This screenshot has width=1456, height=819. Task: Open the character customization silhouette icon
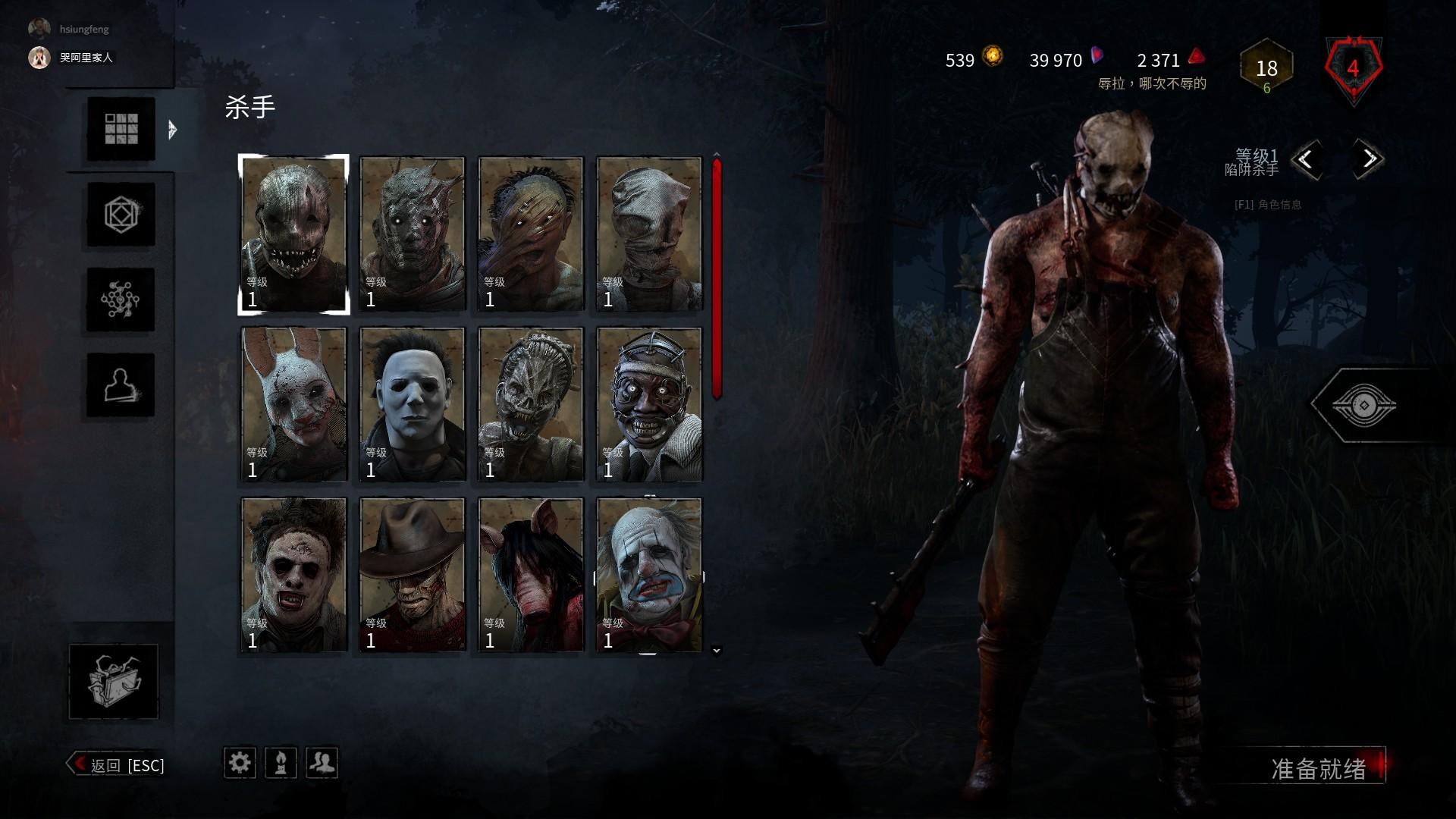coord(119,387)
